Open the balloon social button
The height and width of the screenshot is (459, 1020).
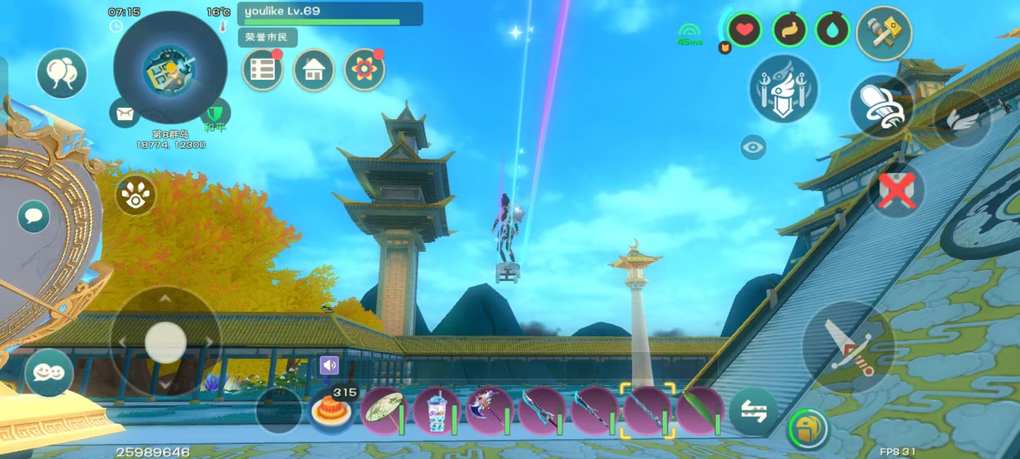pyautogui.click(x=62, y=73)
